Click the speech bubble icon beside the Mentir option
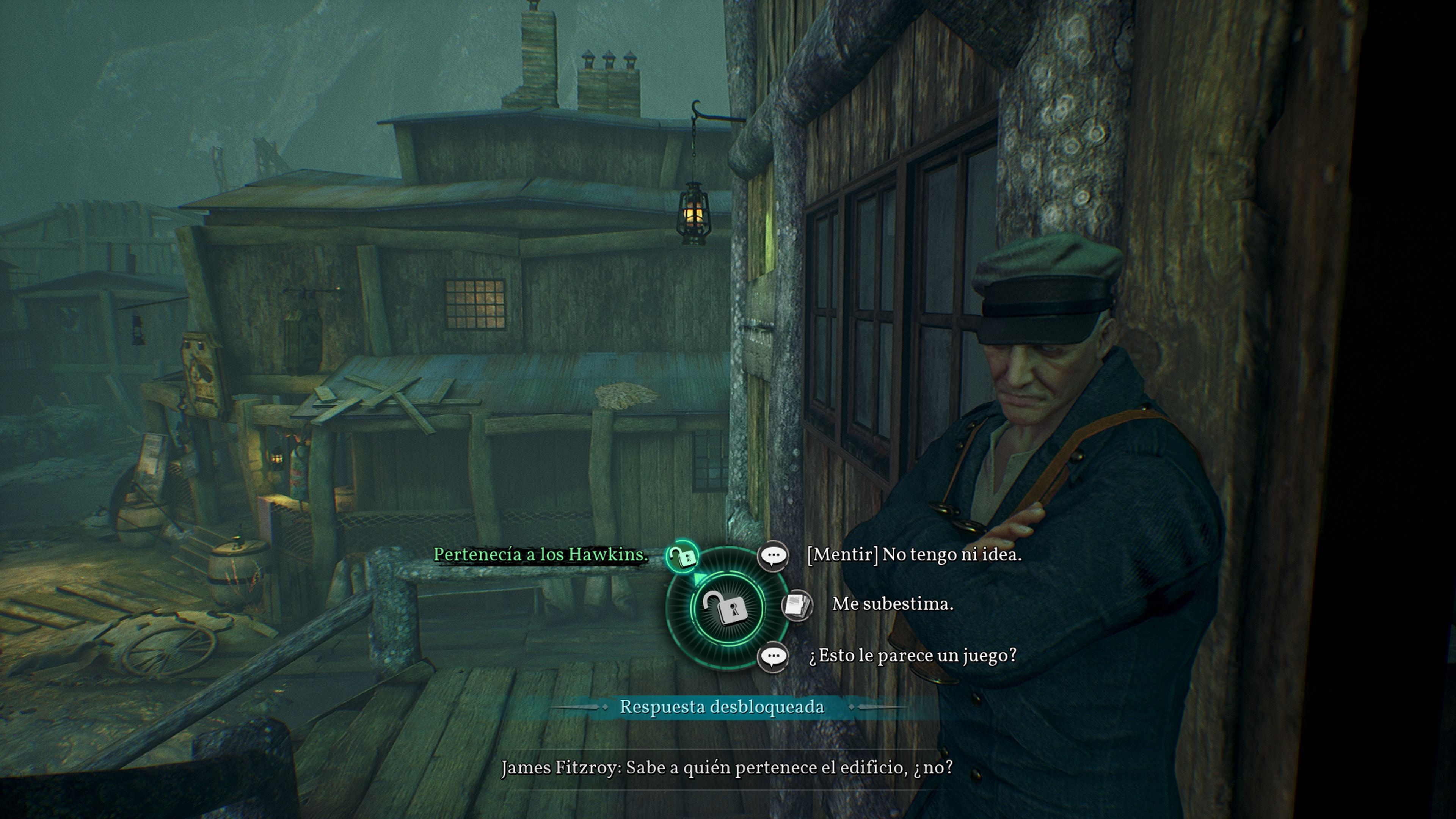The image size is (1456, 819). pyautogui.click(x=773, y=555)
